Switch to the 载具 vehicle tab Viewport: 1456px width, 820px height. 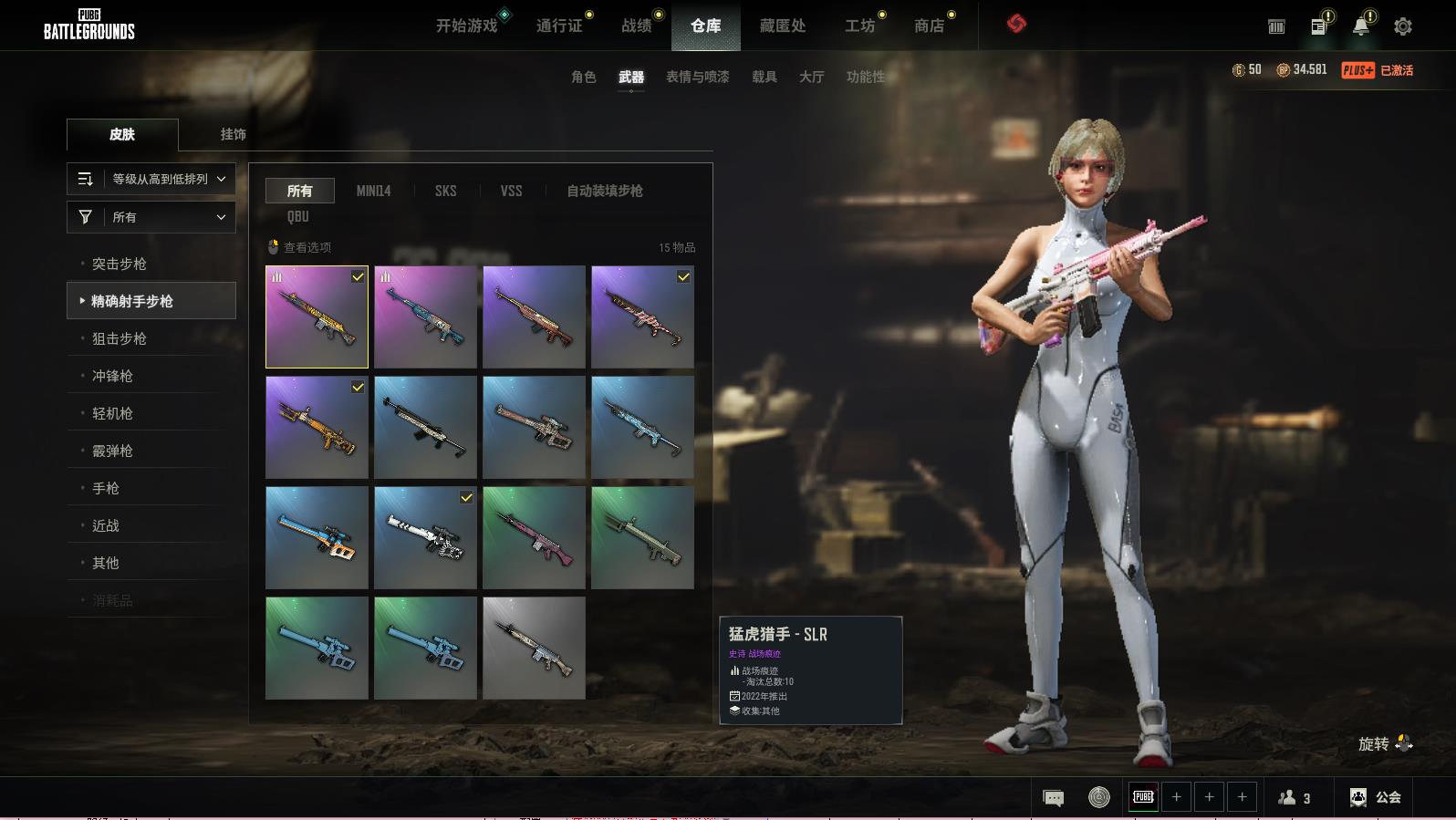(x=764, y=77)
